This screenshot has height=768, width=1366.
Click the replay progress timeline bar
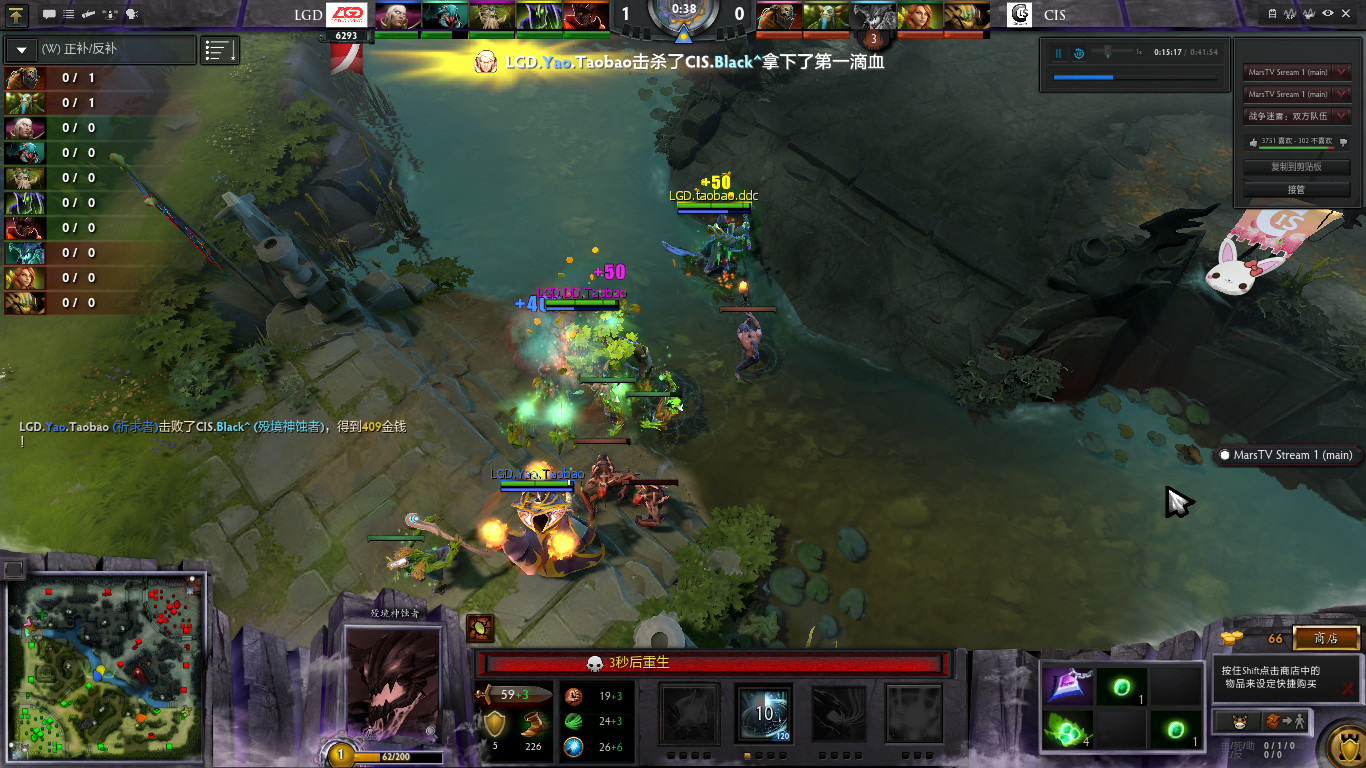pyautogui.click(x=1135, y=77)
